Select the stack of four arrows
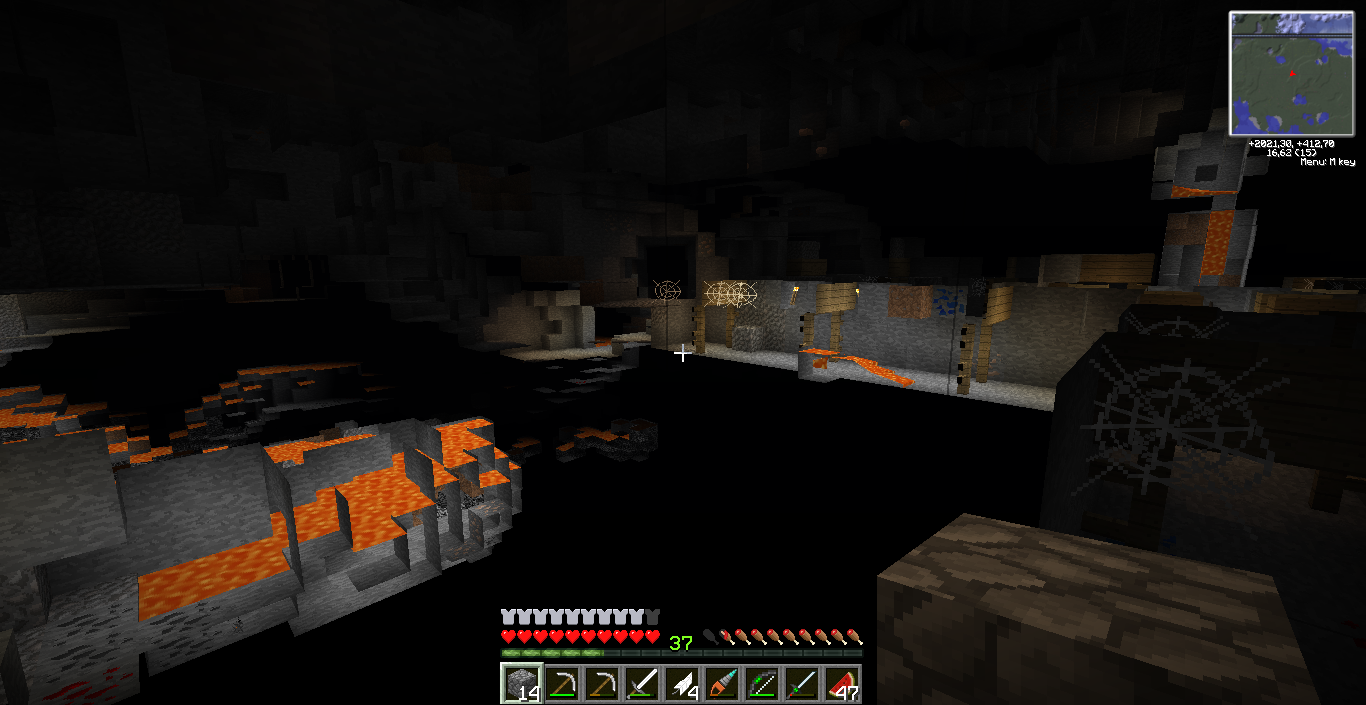The height and width of the screenshot is (705, 1366). [x=681, y=684]
